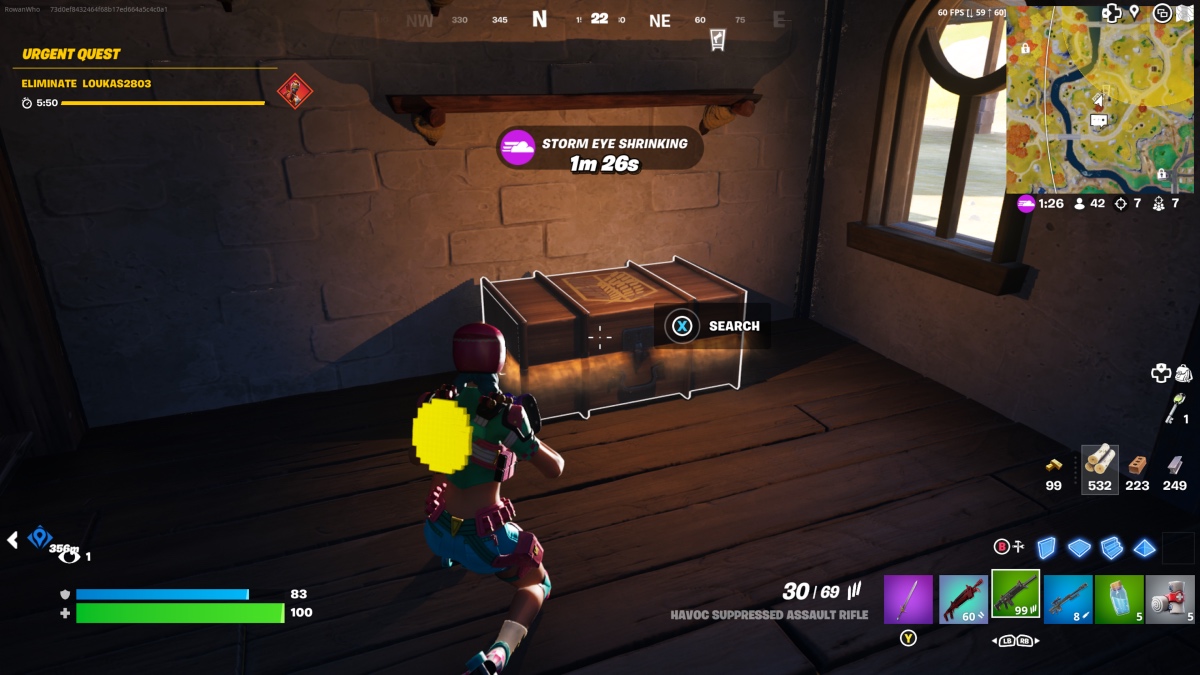Switch to the blue sniper rifle slot
1200x675 pixels.
pyautogui.click(x=1067, y=599)
